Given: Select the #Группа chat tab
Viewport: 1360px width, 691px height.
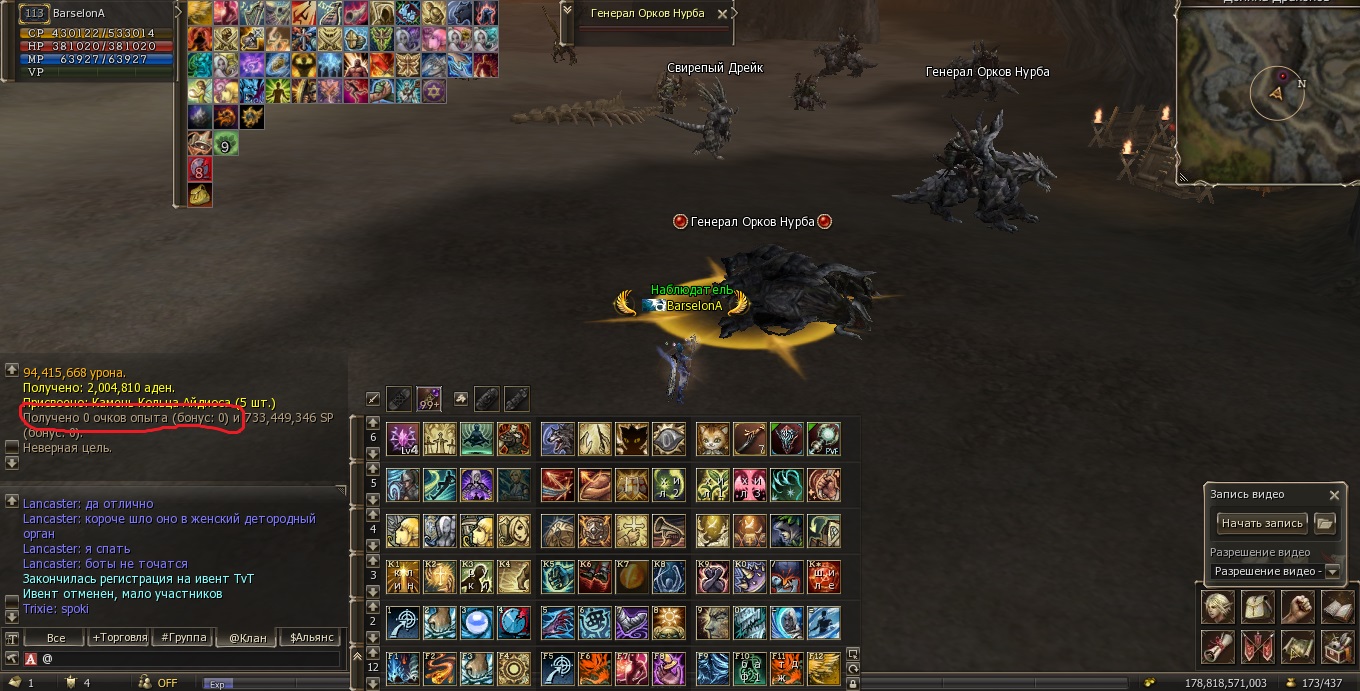Looking at the screenshot, I should 183,637.
